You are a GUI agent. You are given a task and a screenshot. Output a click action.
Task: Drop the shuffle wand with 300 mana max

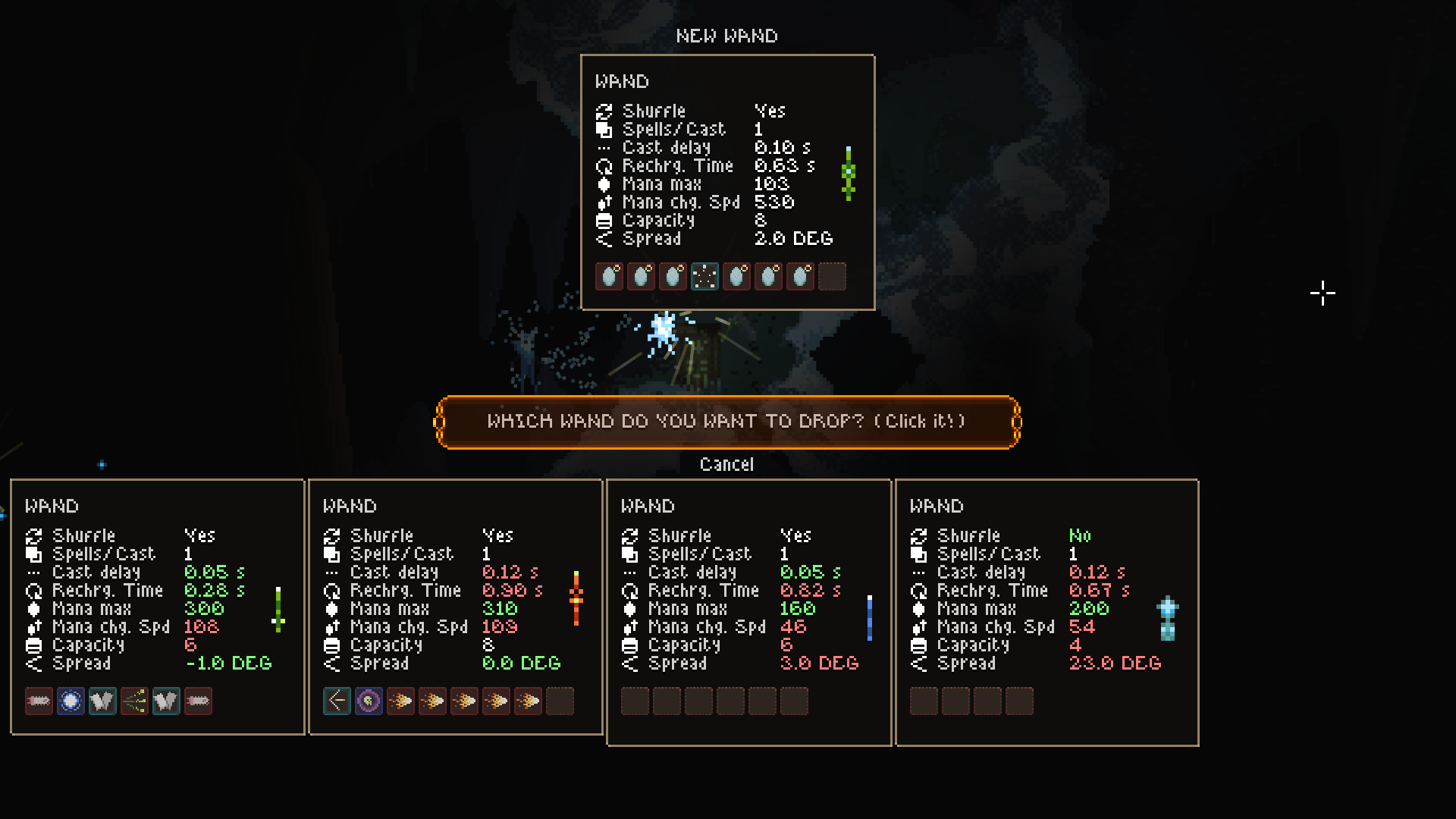157,607
